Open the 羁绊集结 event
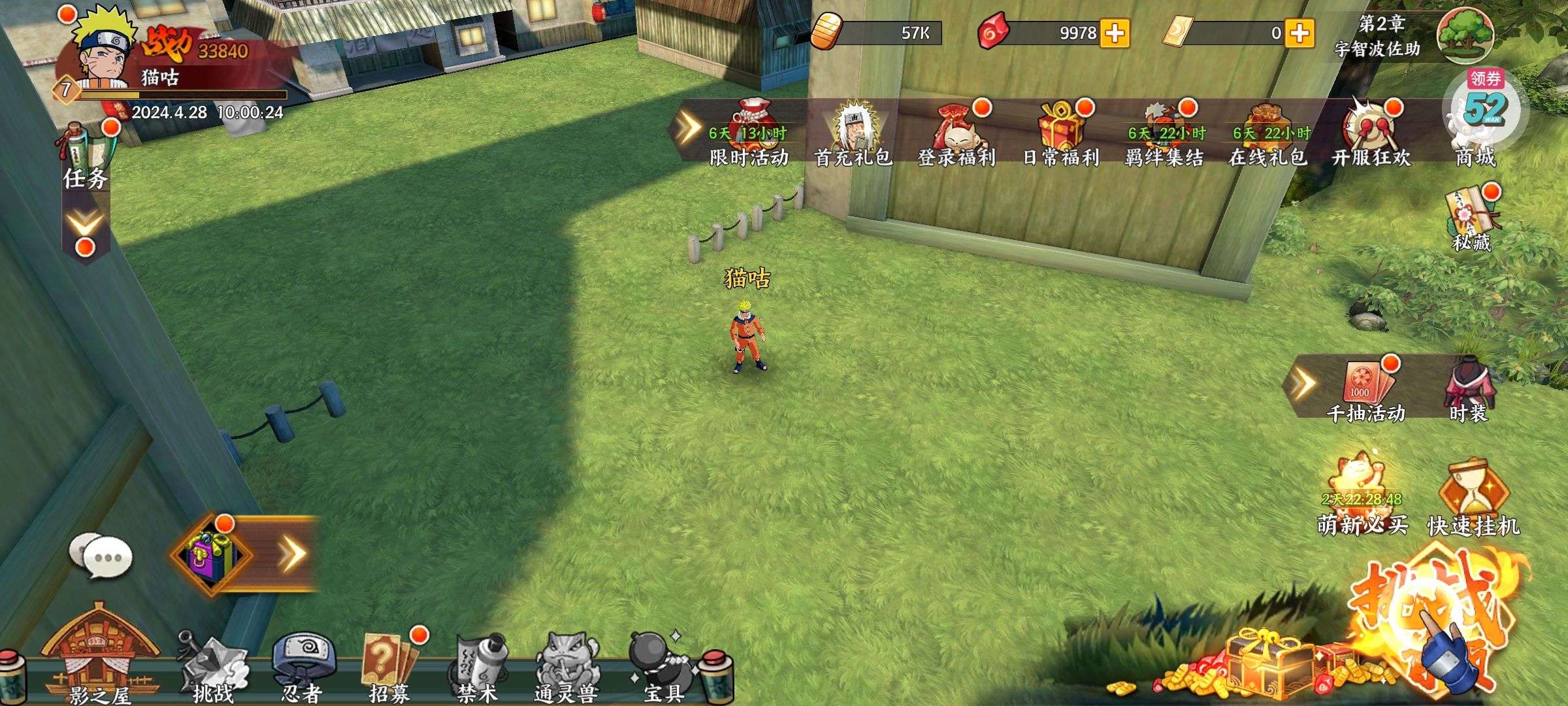The width and height of the screenshot is (1568, 706). pos(1164,134)
